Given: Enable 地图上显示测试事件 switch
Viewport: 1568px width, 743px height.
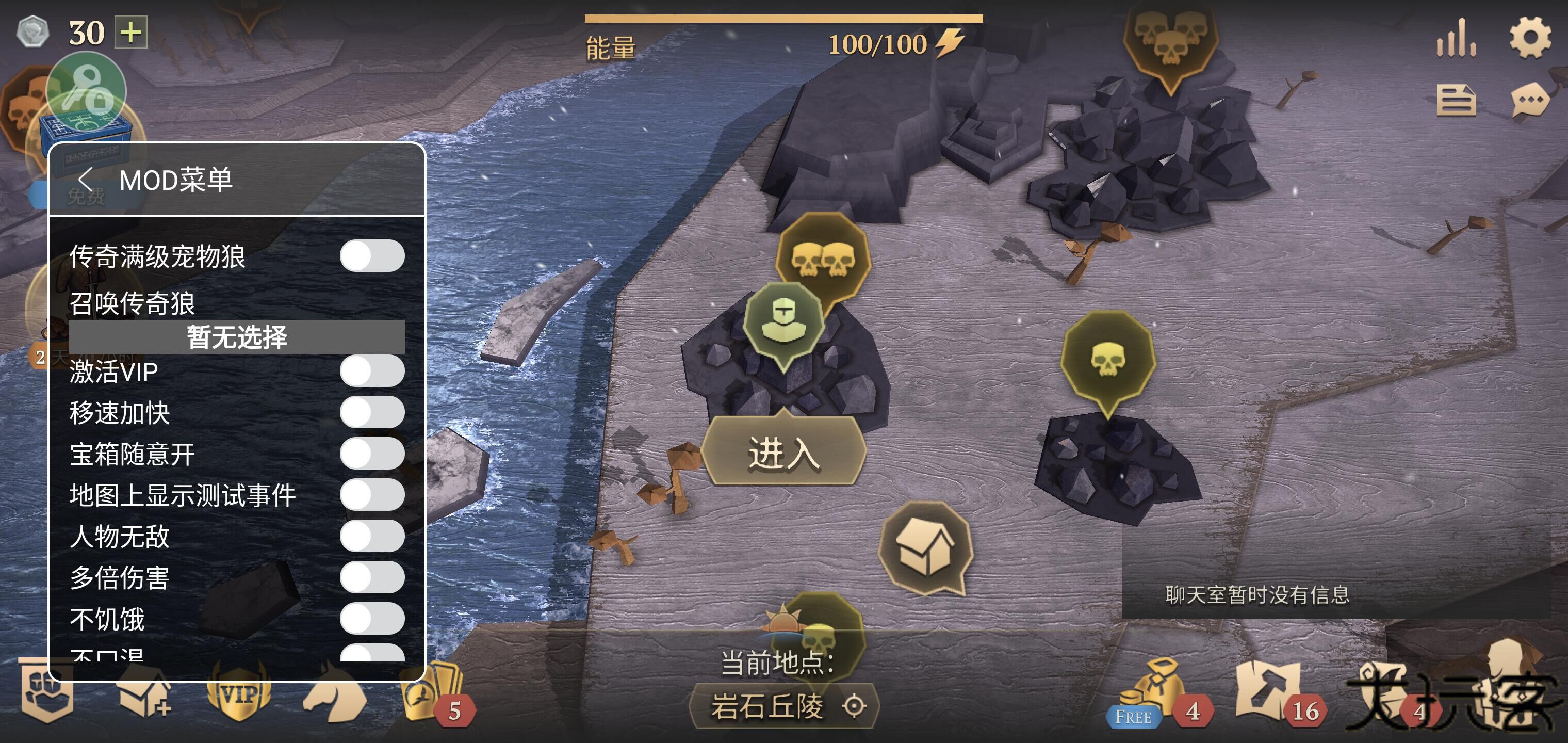Looking at the screenshot, I should click(372, 494).
